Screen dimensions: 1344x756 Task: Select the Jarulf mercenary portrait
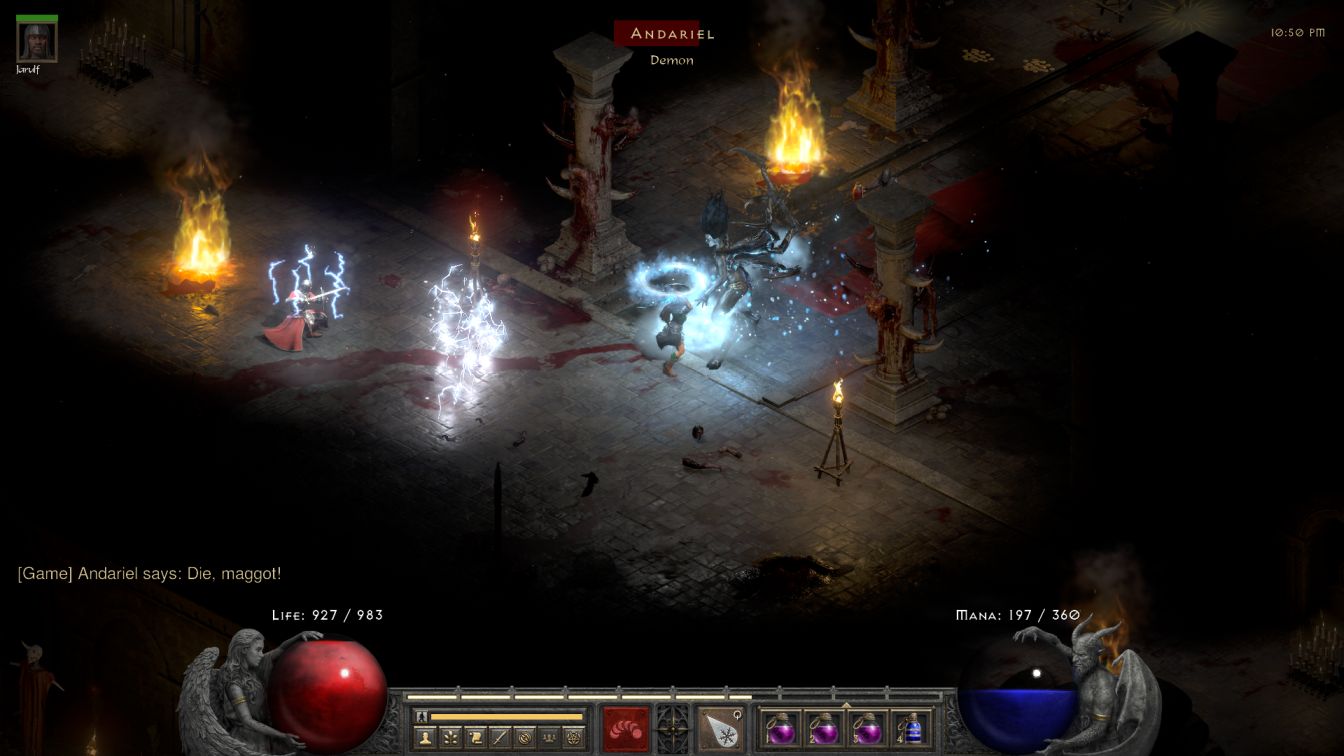(37, 41)
